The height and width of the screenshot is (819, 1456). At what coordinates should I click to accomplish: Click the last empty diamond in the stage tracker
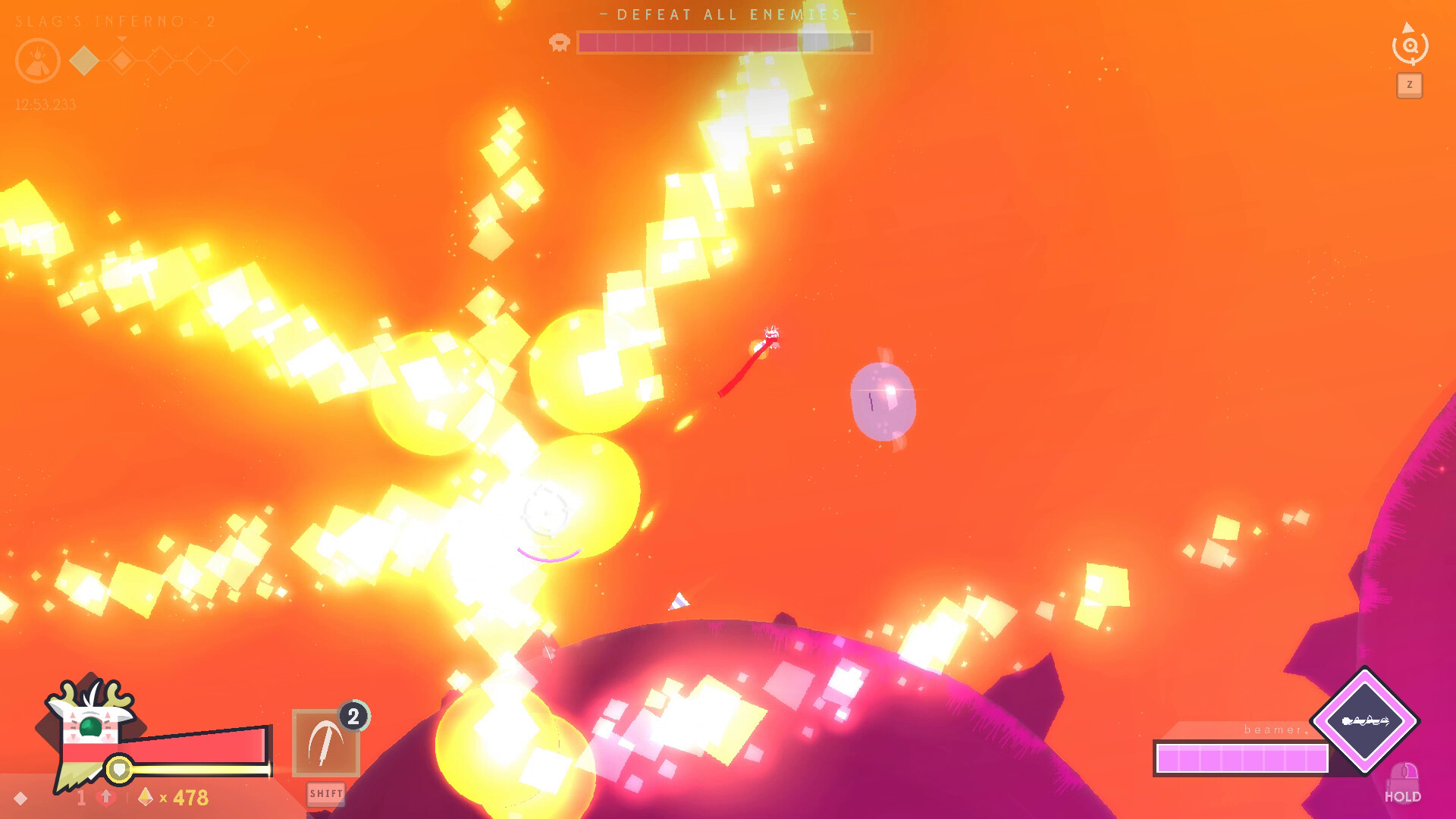tap(235, 61)
